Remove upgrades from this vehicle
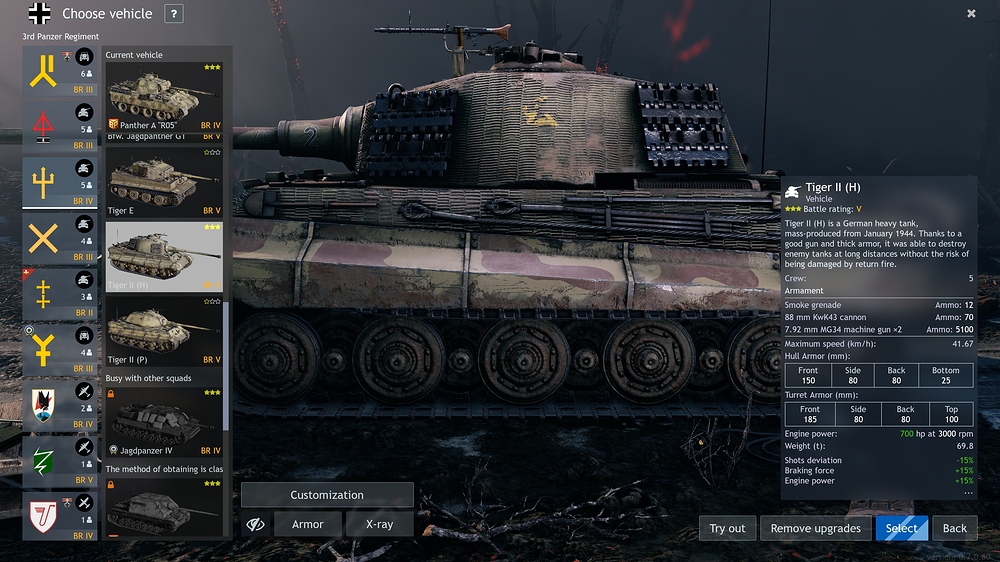 [816, 528]
